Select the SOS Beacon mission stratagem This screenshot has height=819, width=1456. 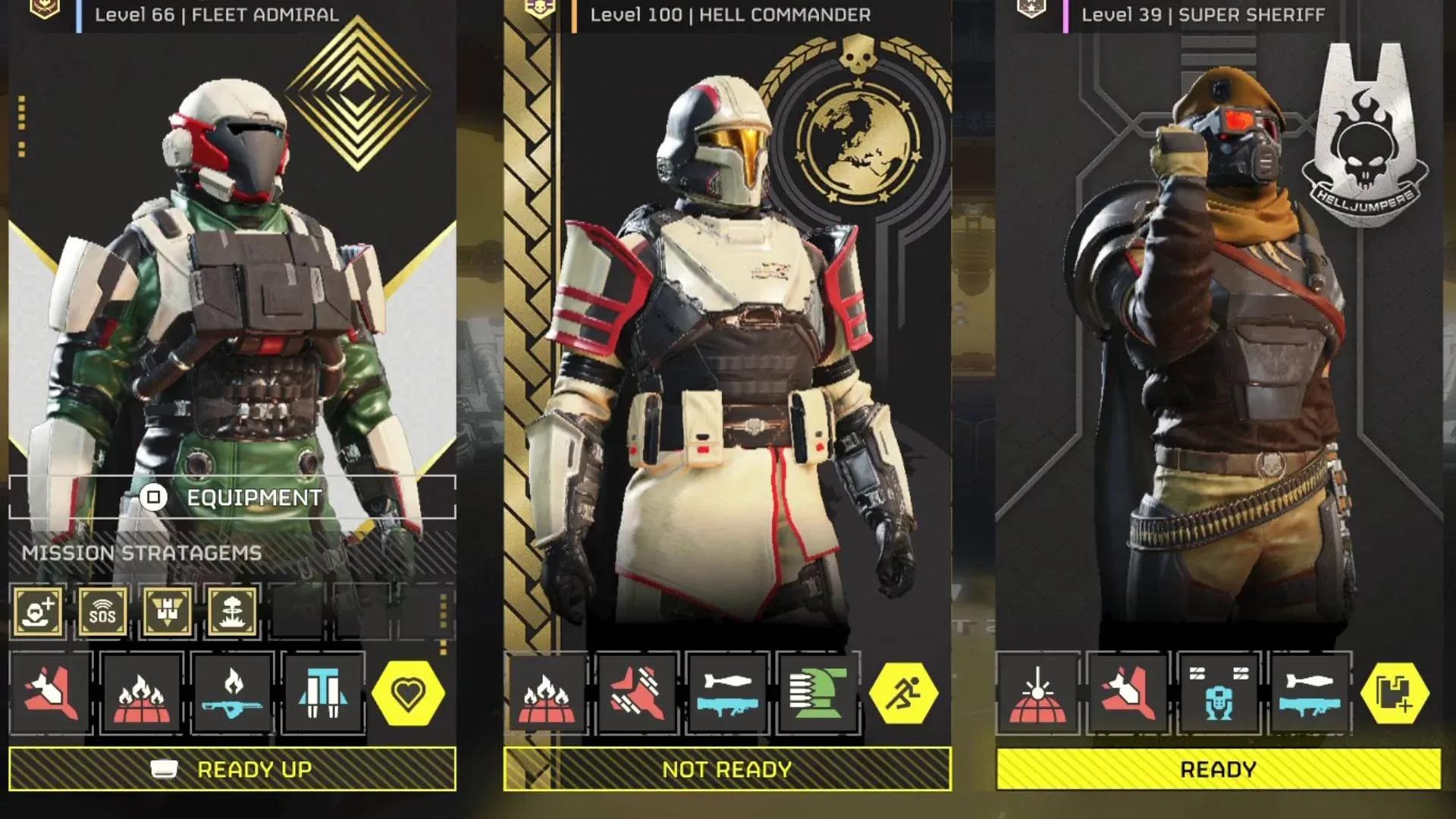[x=102, y=611]
